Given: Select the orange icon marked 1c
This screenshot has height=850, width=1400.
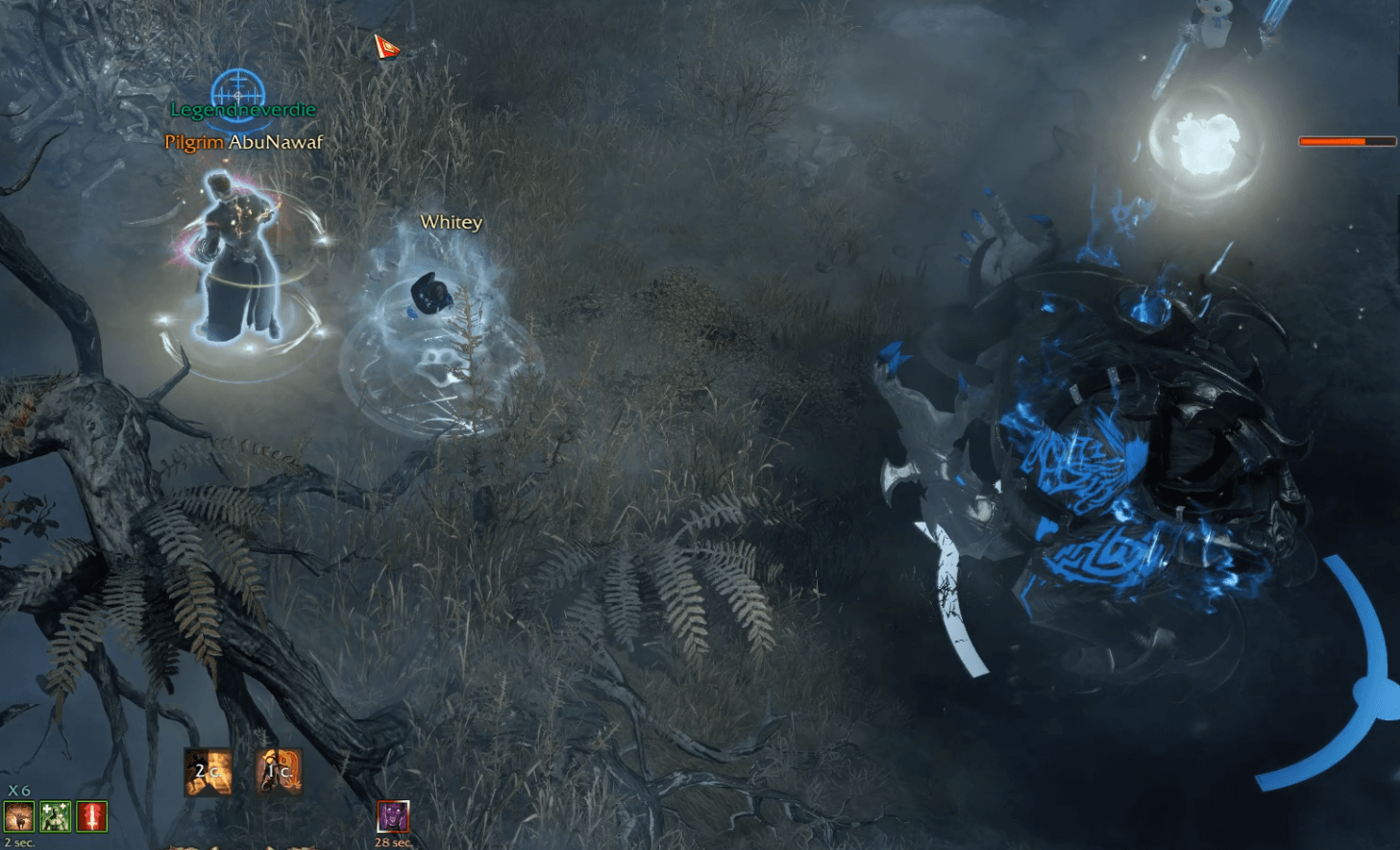Looking at the screenshot, I should (x=280, y=771).
